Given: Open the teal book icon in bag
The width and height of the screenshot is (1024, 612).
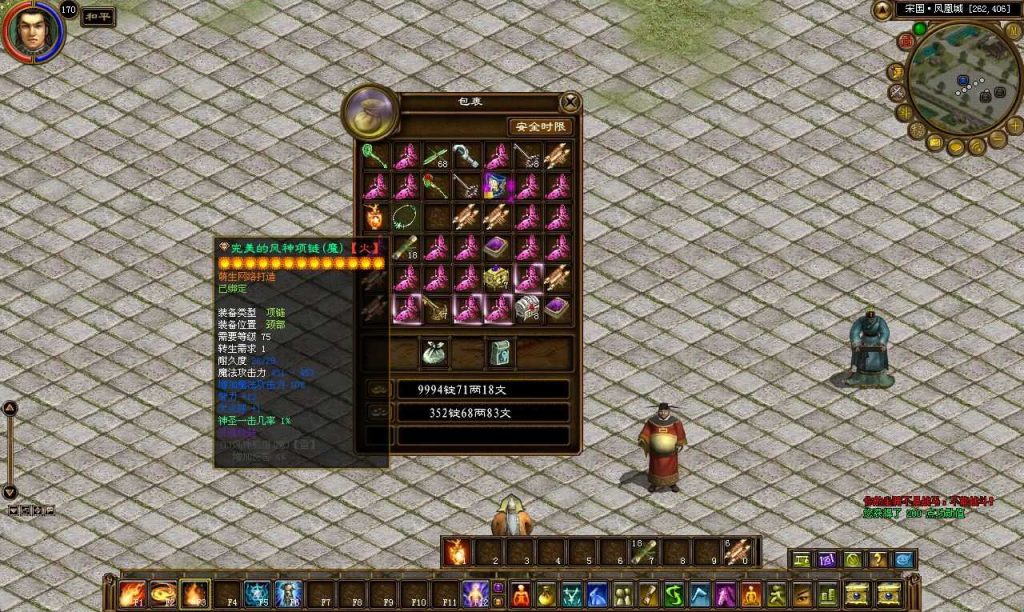Looking at the screenshot, I should (499, 353).
